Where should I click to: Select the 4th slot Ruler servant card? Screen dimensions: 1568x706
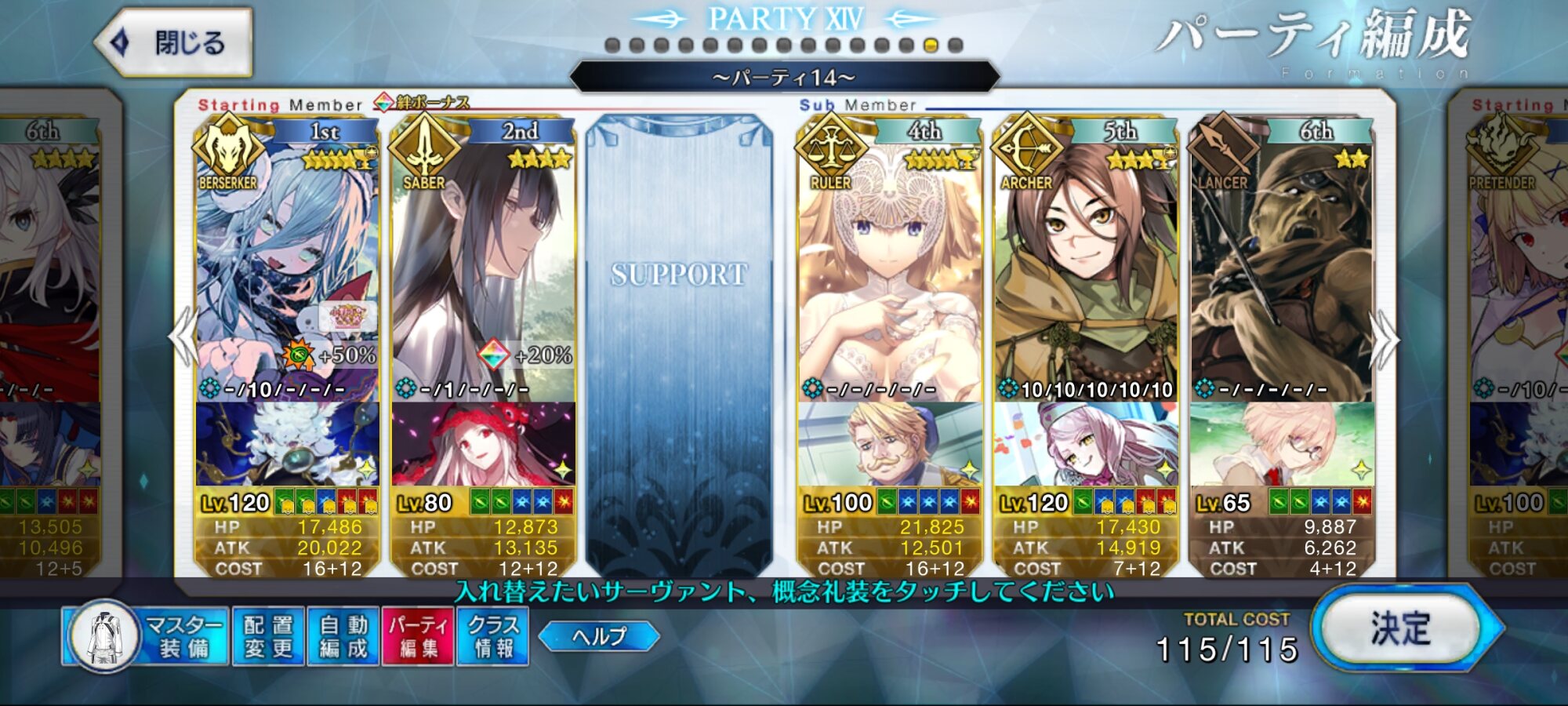889,267
